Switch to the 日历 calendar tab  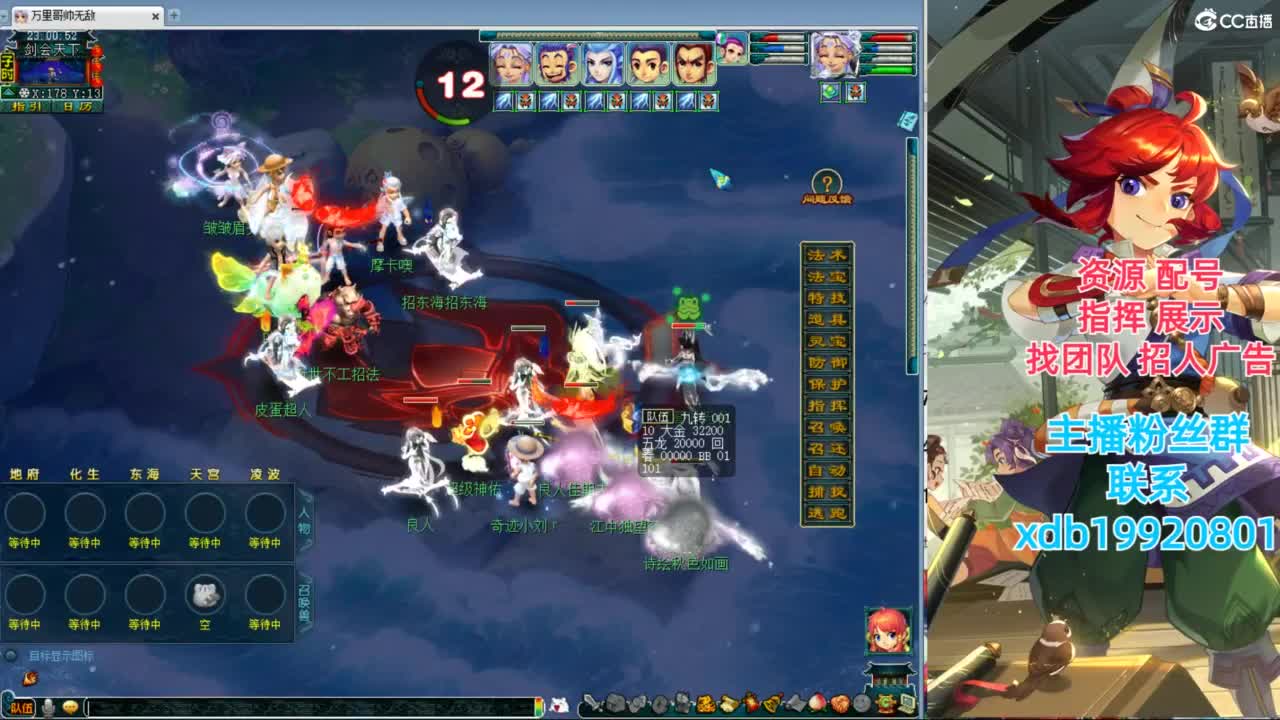pos(77,106)
